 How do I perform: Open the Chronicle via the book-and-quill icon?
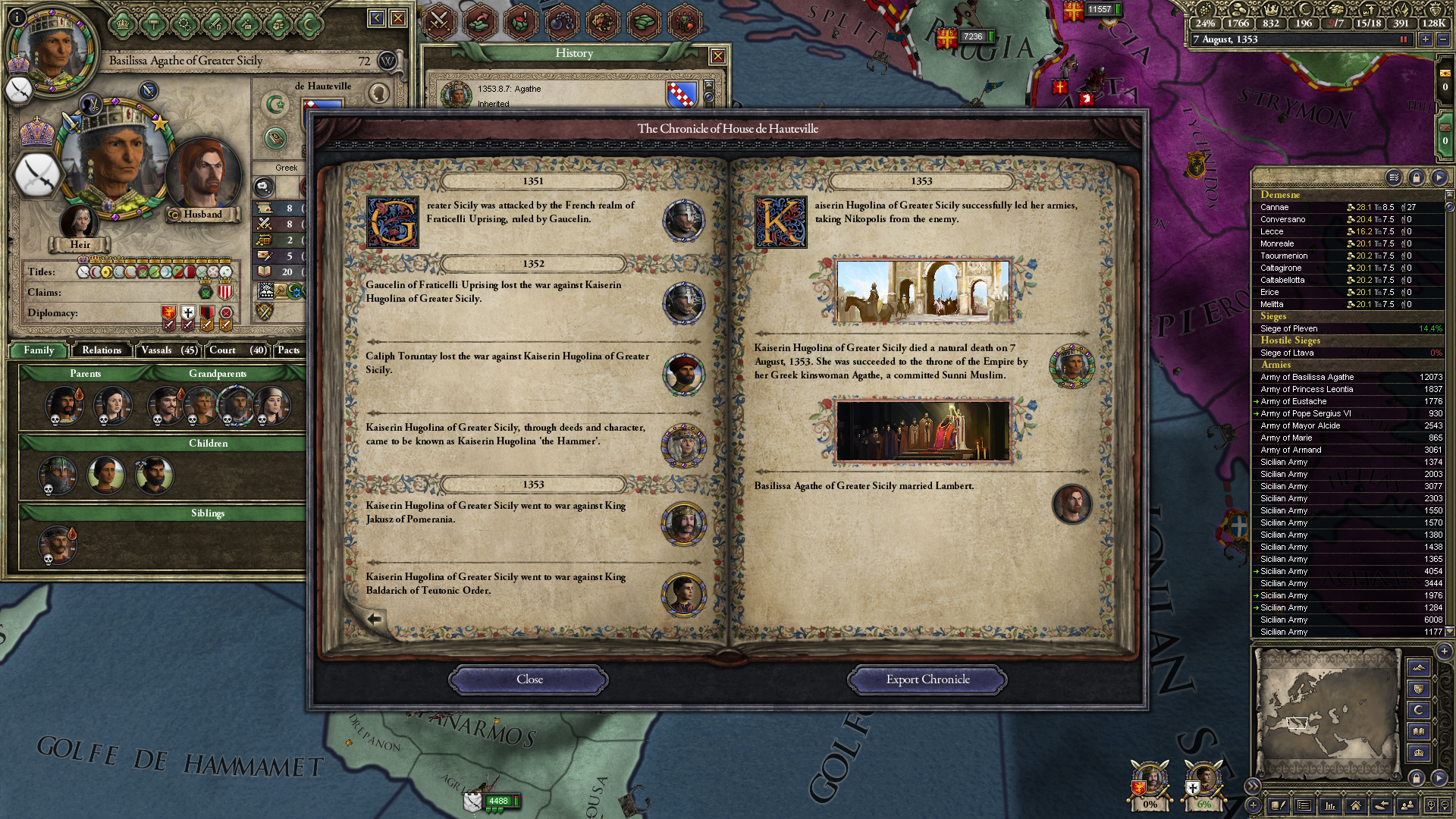click(x=1279, y=807)
